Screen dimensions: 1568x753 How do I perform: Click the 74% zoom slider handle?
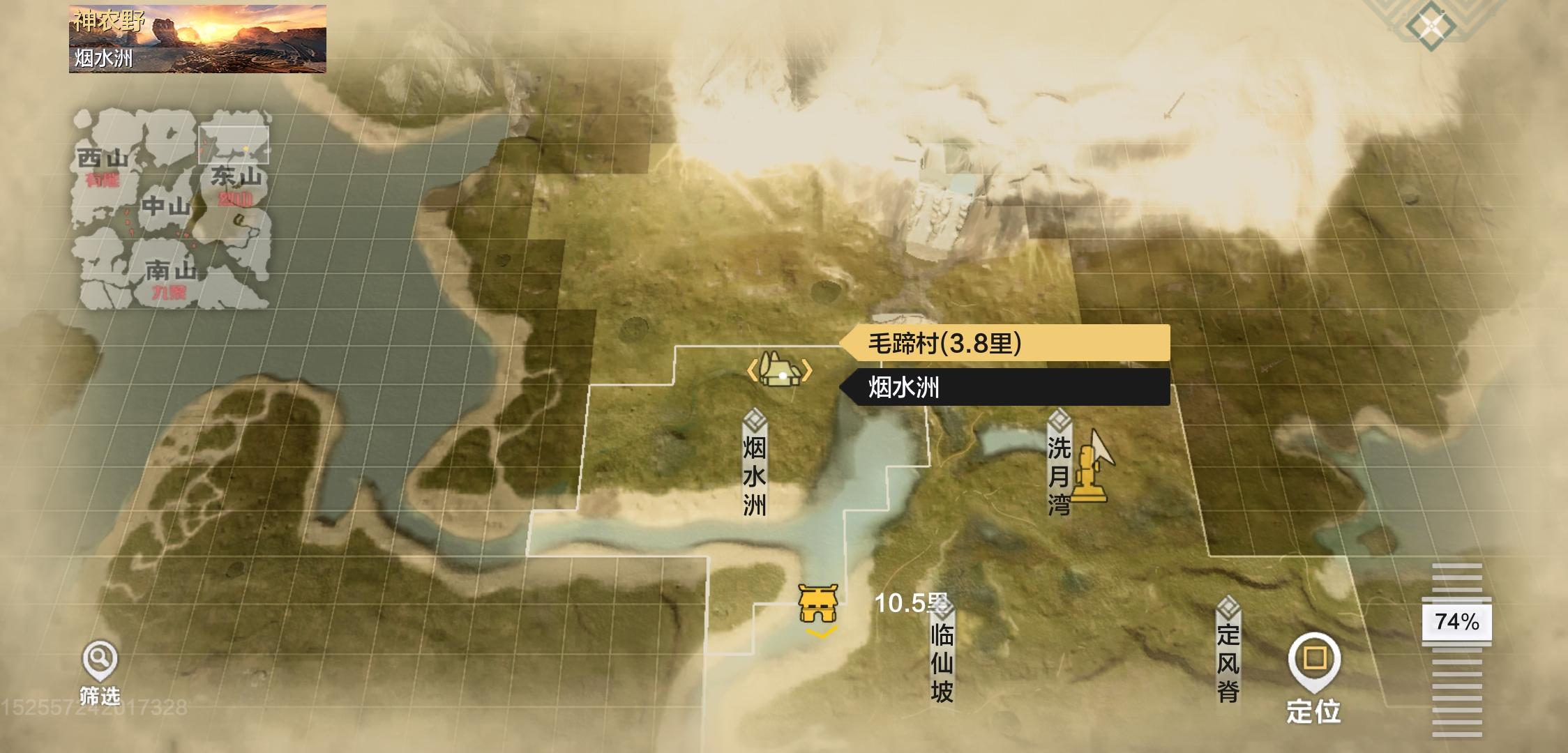1456,621
